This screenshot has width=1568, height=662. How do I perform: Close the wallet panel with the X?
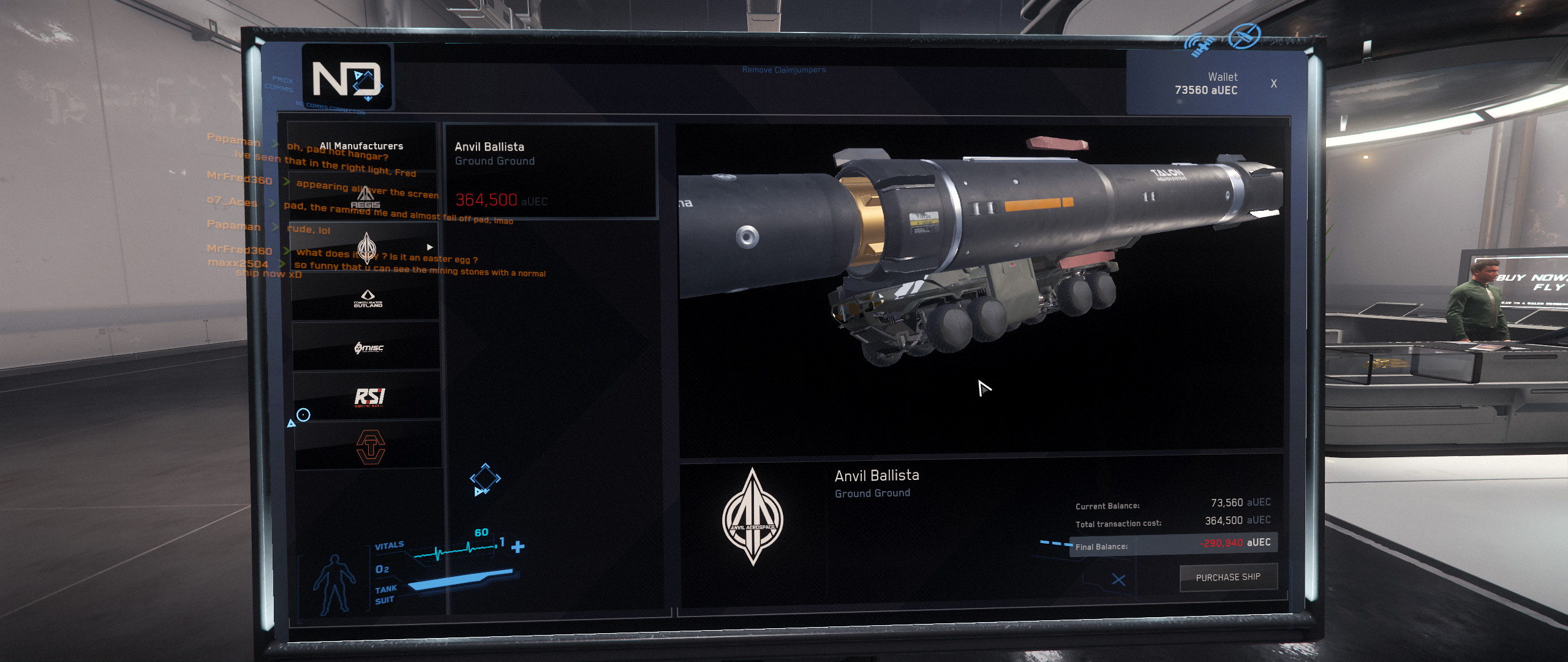tap(1273, 83)
